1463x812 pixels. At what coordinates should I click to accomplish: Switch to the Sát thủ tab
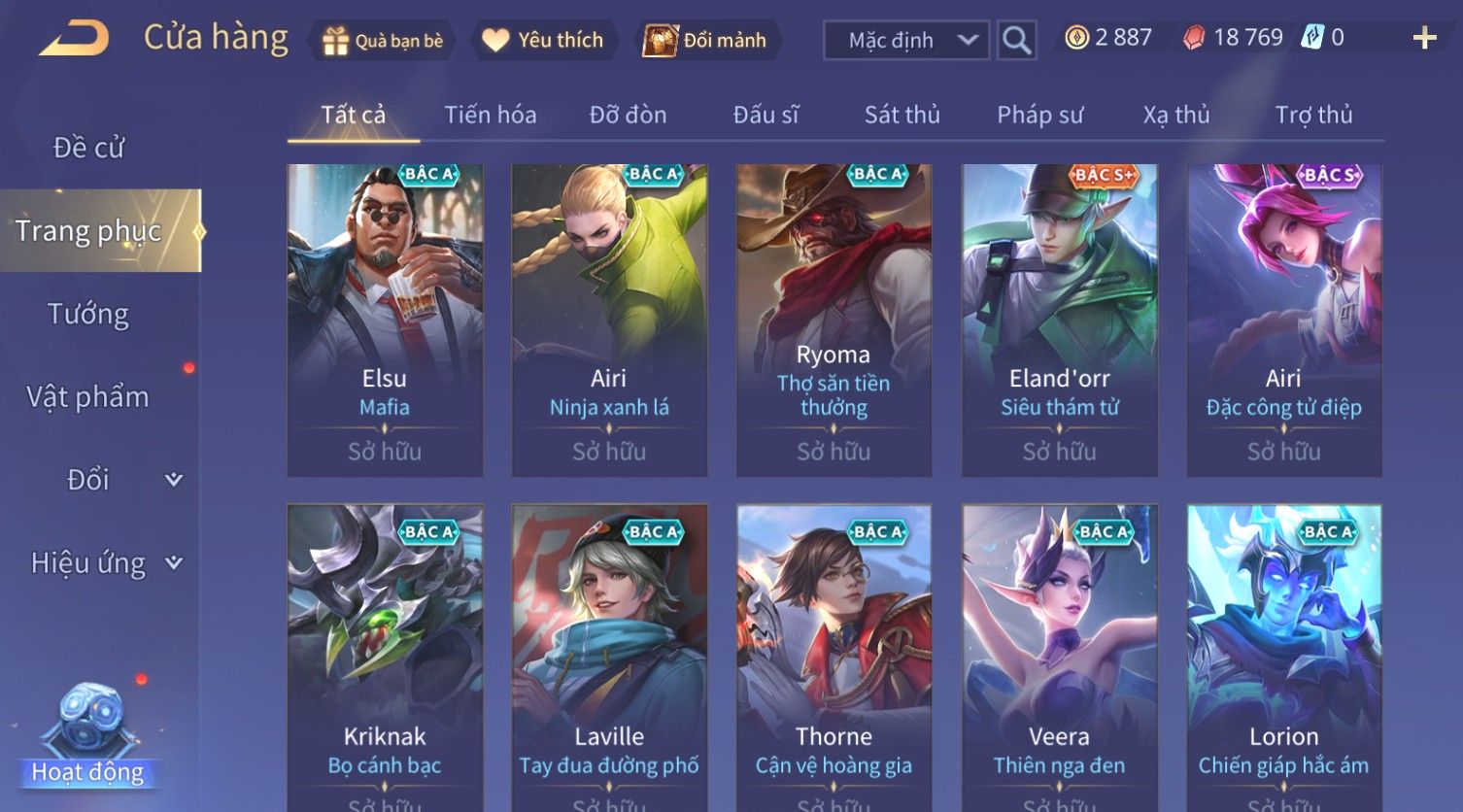902,115
